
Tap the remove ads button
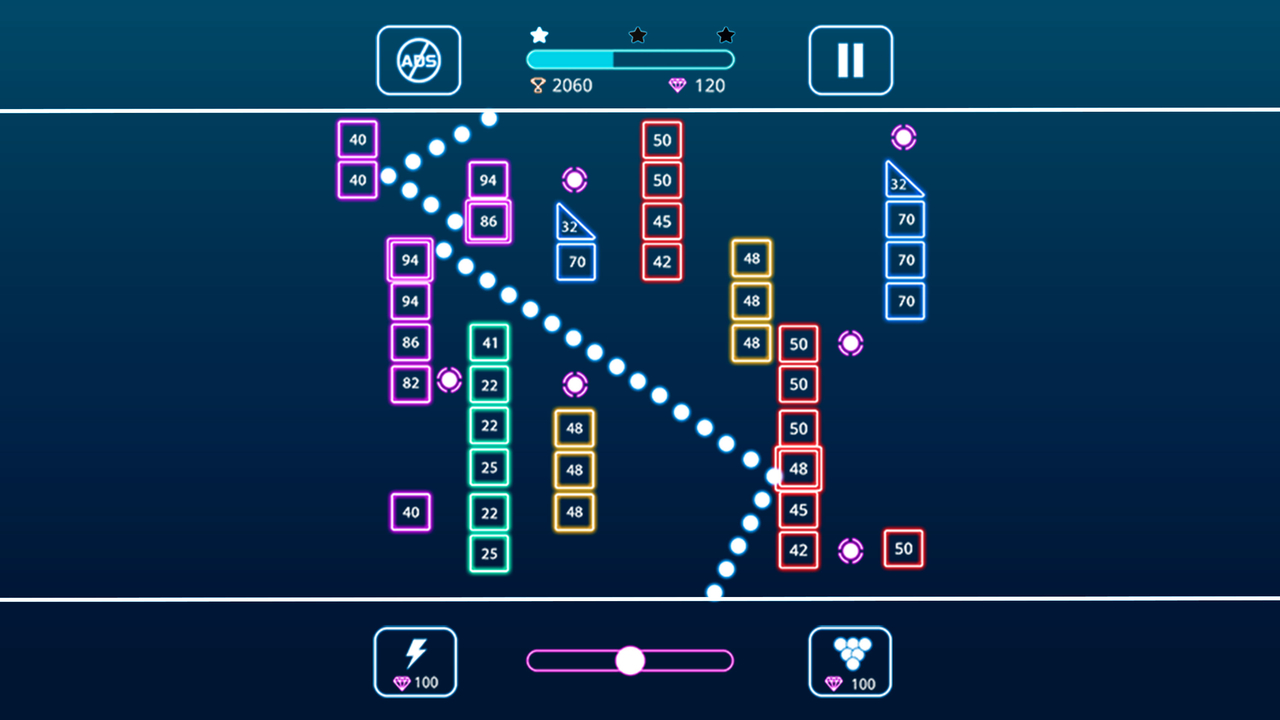[418, 61]
